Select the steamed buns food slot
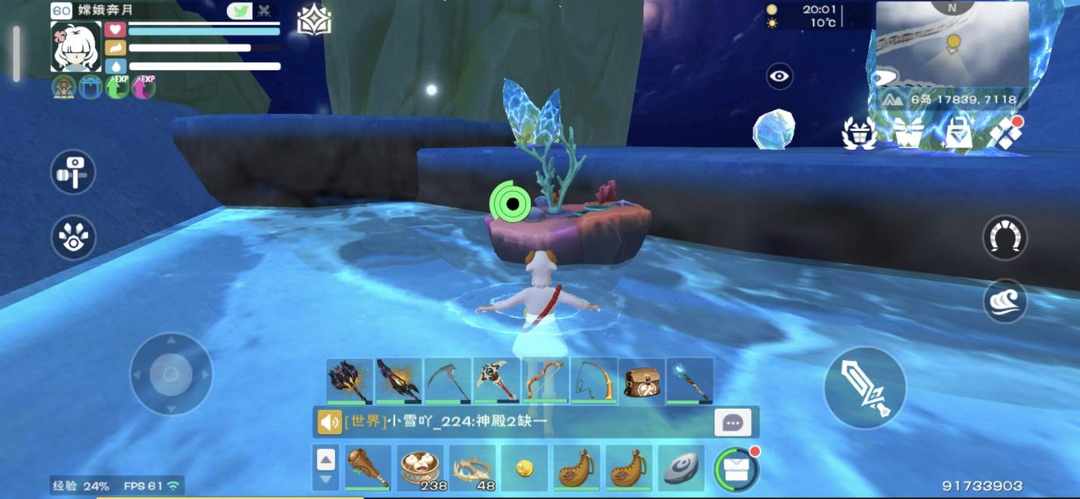 [x=422, y=468]
